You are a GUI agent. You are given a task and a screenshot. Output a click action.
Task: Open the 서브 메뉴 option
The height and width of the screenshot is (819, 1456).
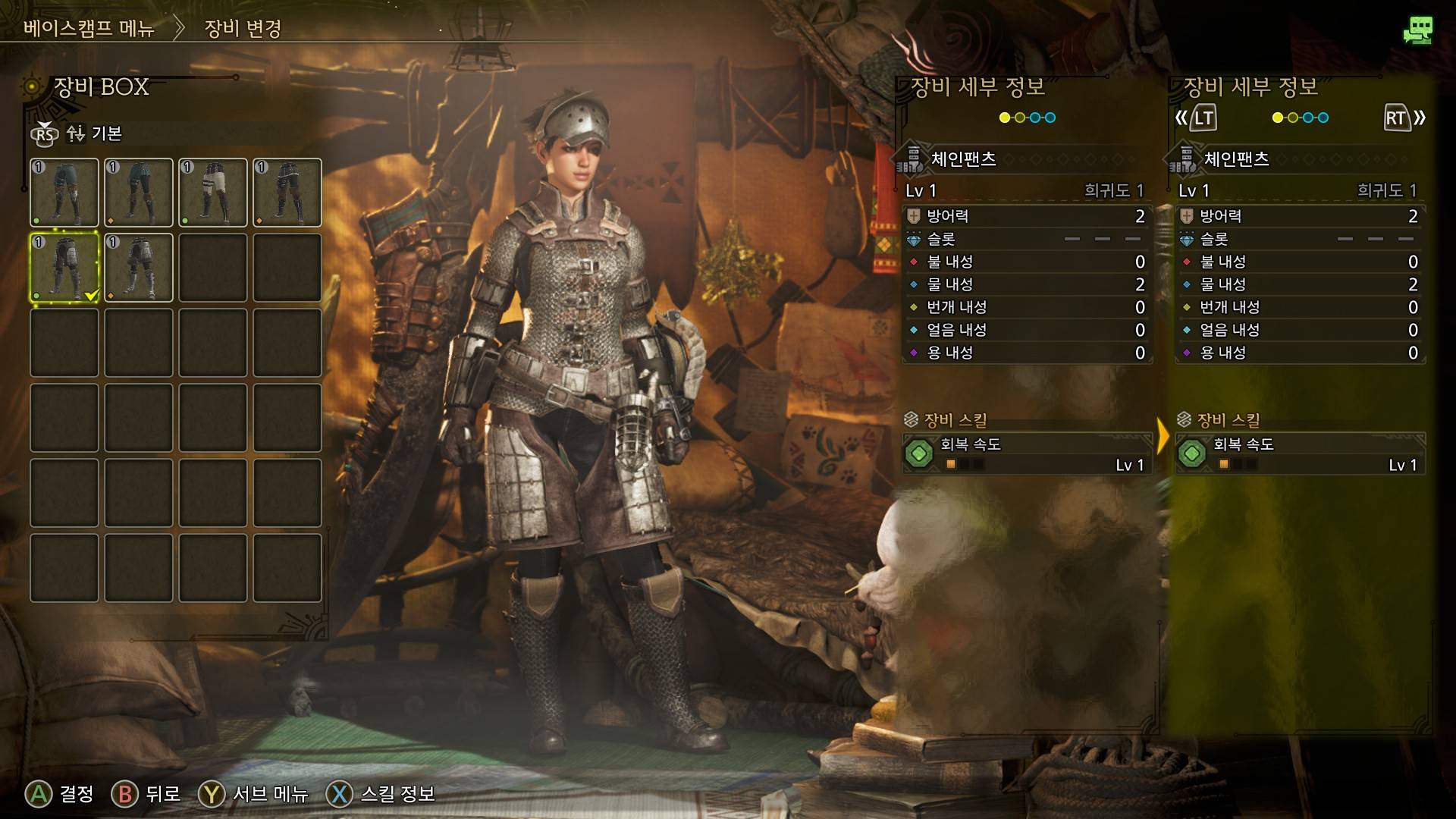(x=254, y=794)
